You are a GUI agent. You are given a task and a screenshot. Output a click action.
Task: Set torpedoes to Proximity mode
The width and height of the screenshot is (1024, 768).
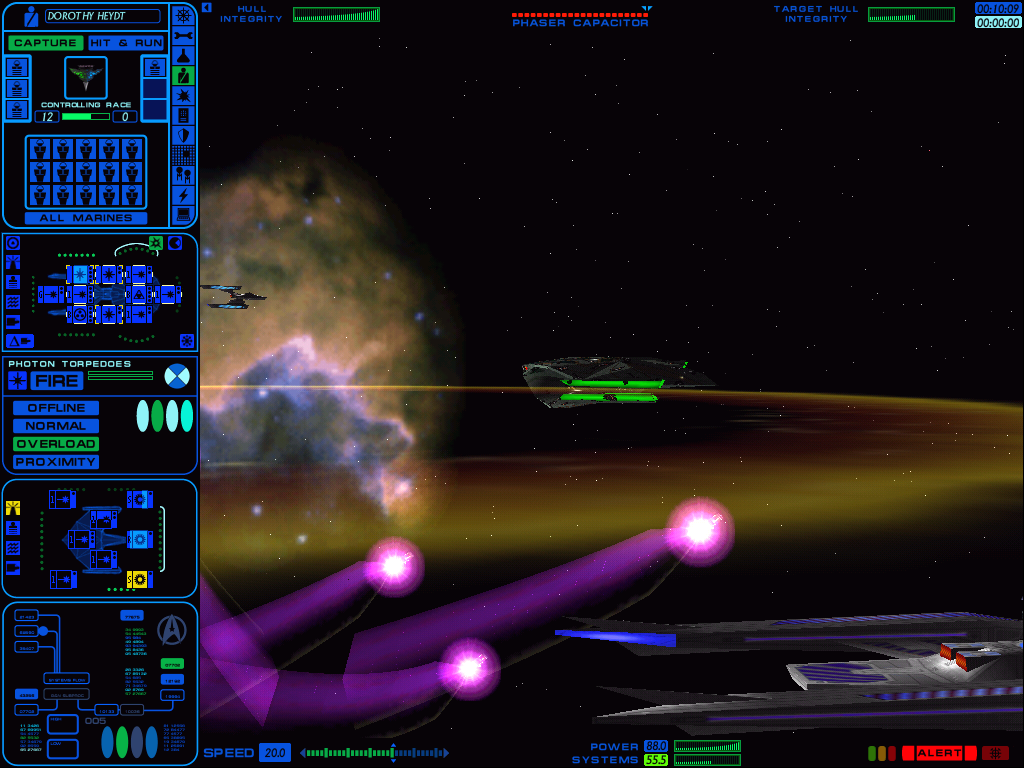pos(56,462)
